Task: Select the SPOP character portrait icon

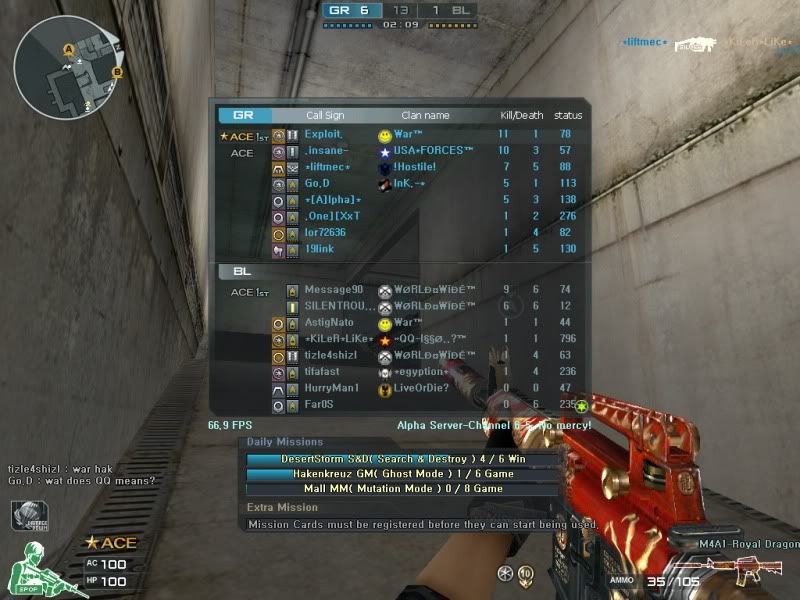Action: coord(33,569)
